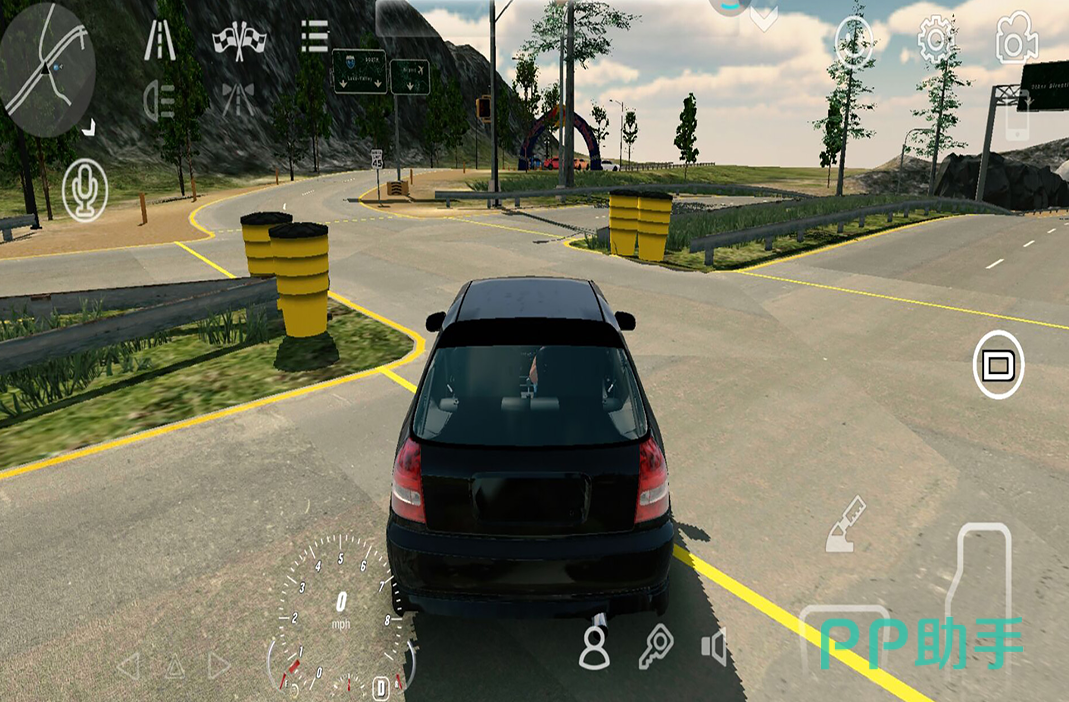
Task: Tap the road lanes icon
Action: pyautogui.click(x=160, y=40)
